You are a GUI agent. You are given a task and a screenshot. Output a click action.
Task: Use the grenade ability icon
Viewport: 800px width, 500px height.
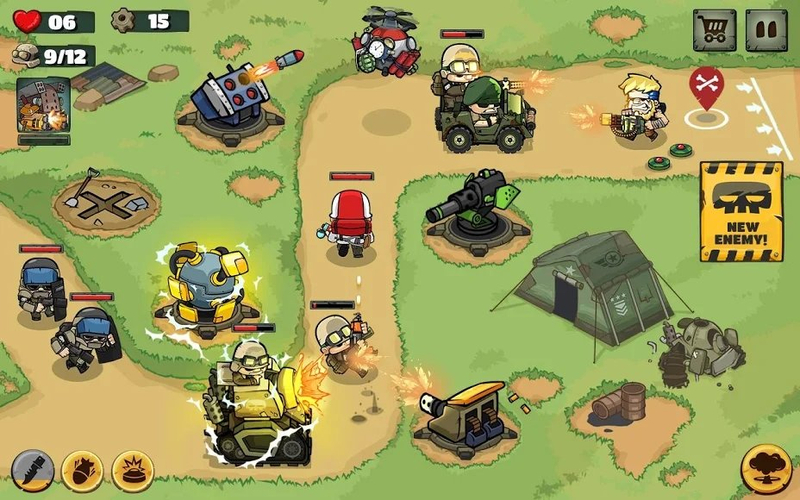82,470
